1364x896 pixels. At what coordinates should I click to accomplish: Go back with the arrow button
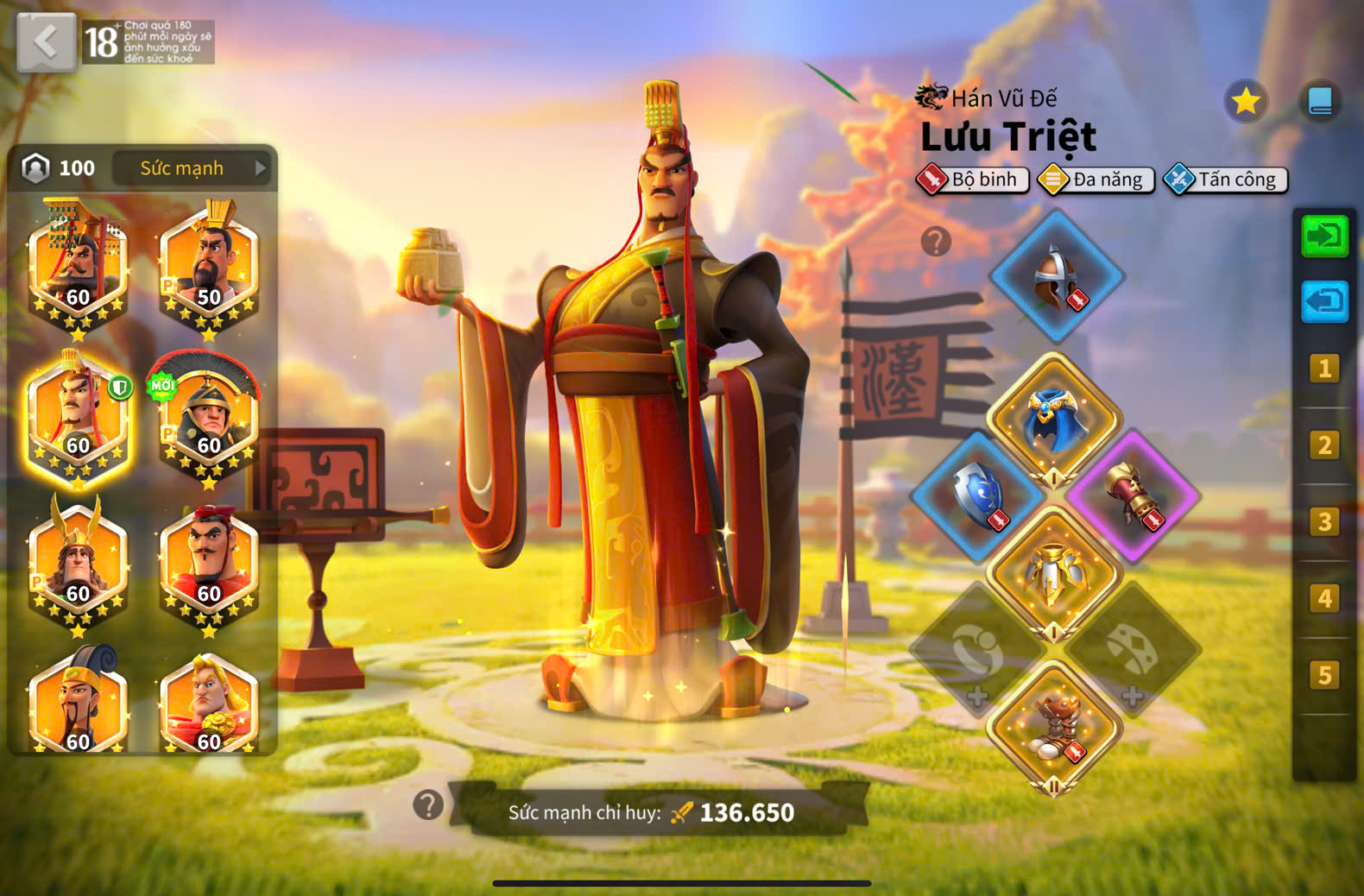click(x=47, y=41)
